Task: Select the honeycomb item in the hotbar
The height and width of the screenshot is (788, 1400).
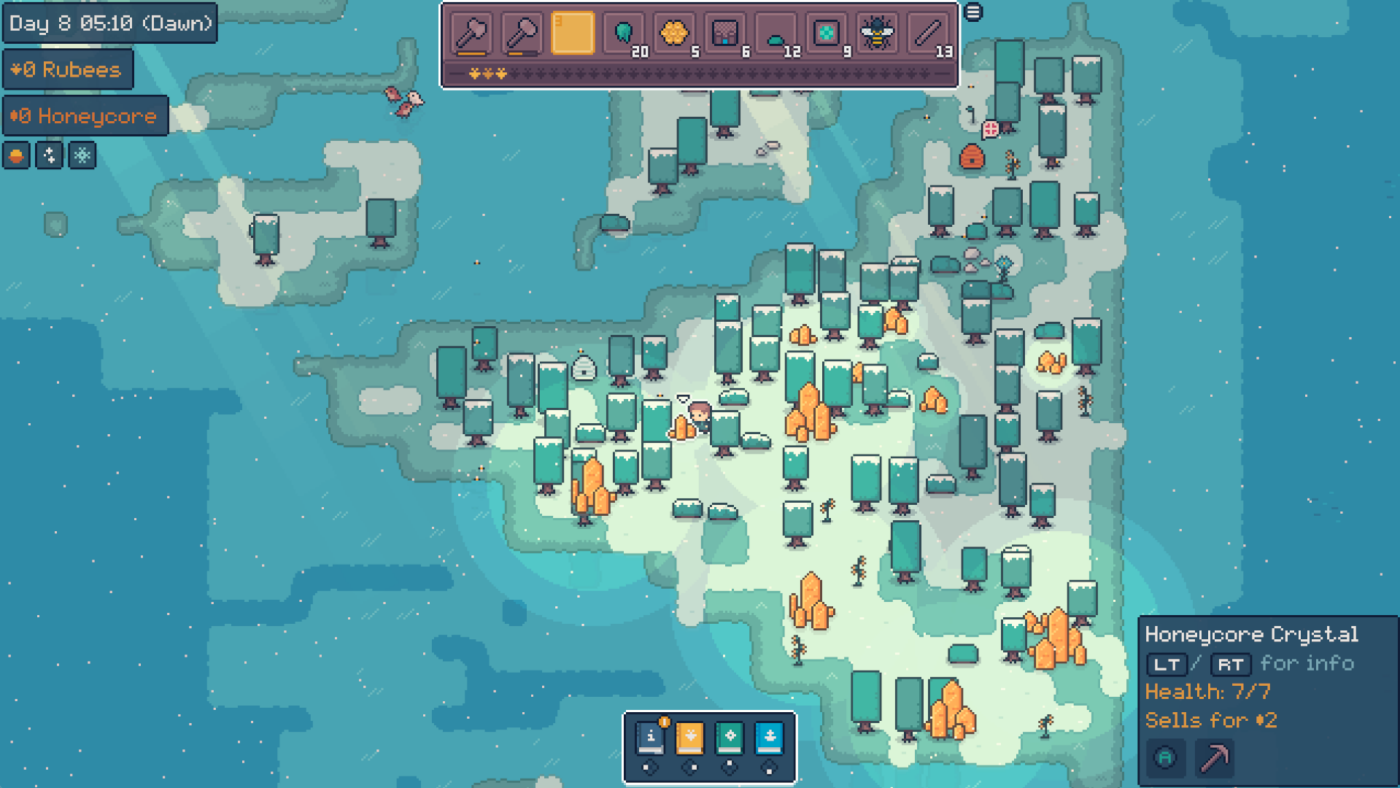Action: tap(673, 32)
